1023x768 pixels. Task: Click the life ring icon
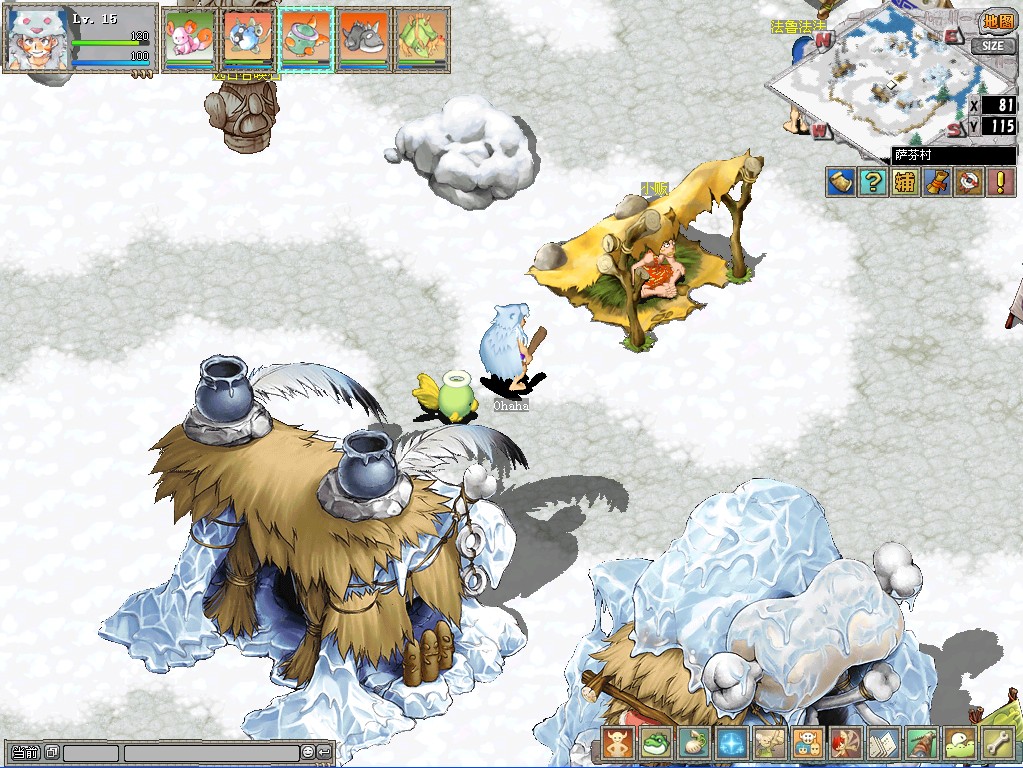point(969,182)
